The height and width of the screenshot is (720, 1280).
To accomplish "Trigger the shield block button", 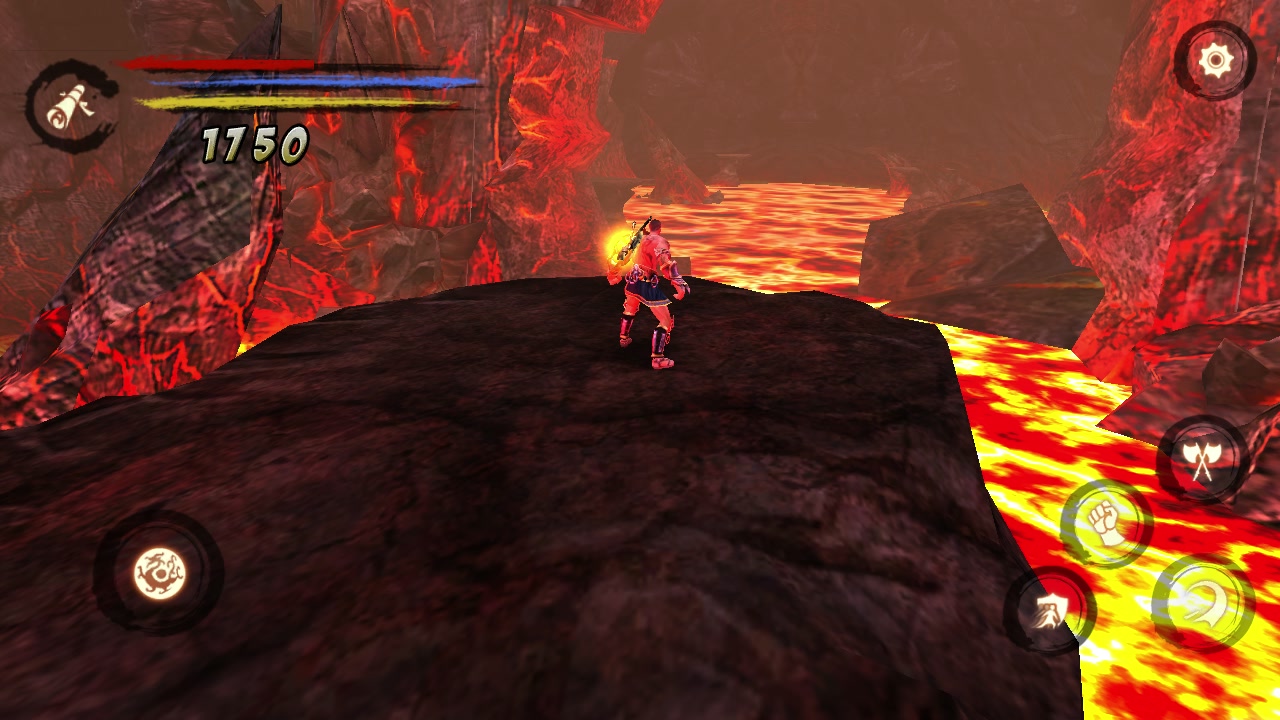I will coord(1049,609).
